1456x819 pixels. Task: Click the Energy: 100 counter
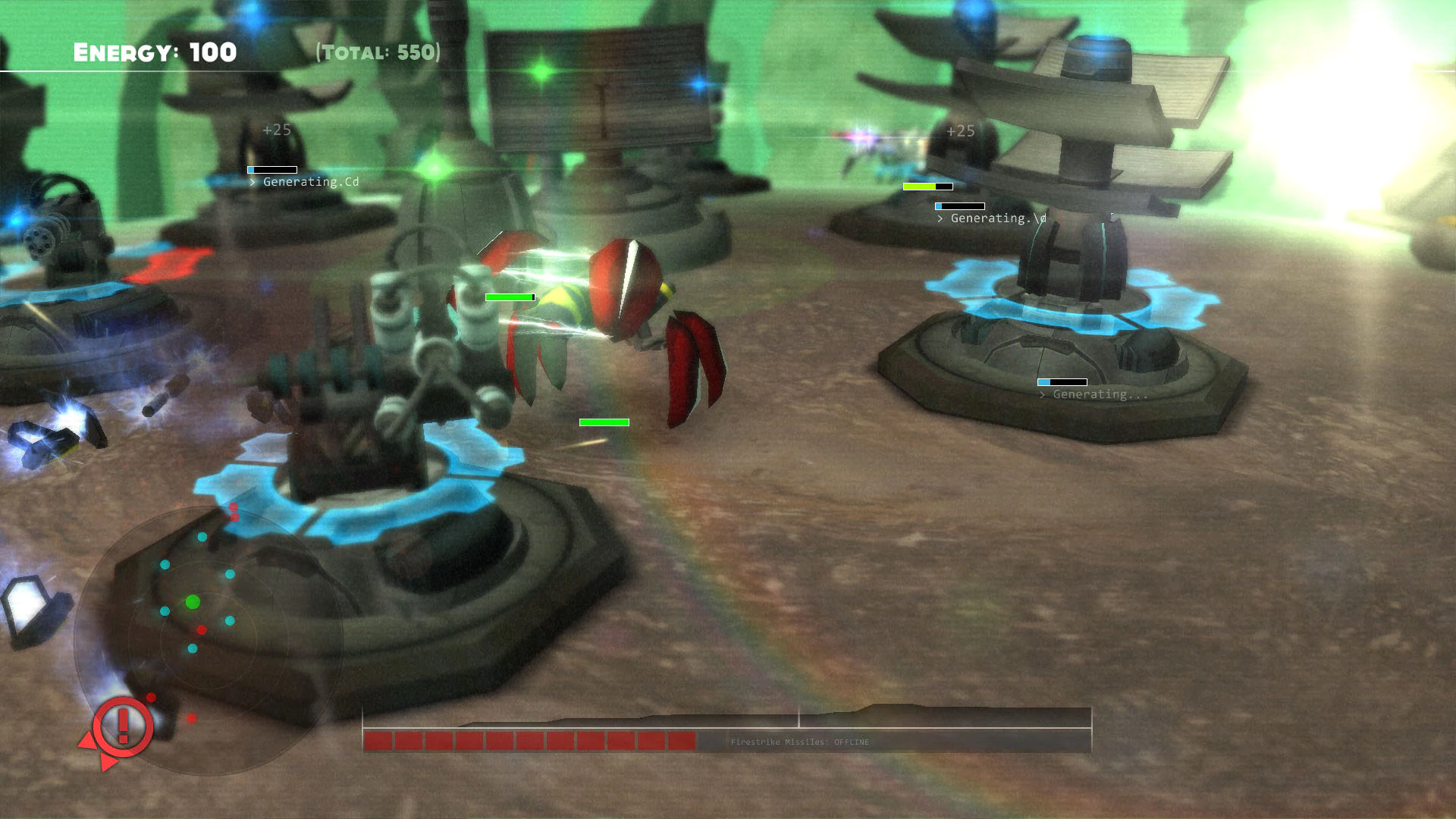click(x=154, y=52)
